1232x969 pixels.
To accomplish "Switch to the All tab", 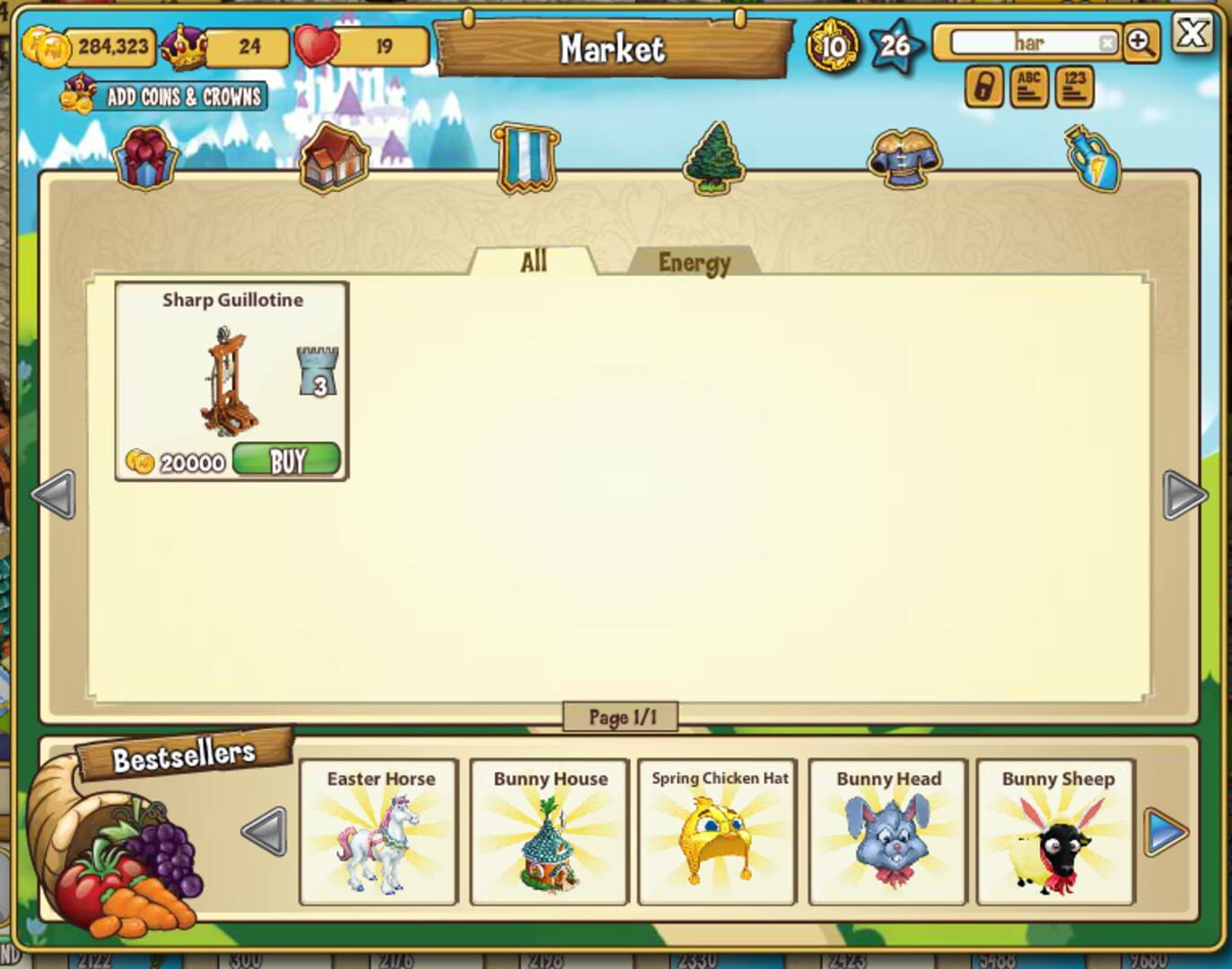I will click(533, 261).
